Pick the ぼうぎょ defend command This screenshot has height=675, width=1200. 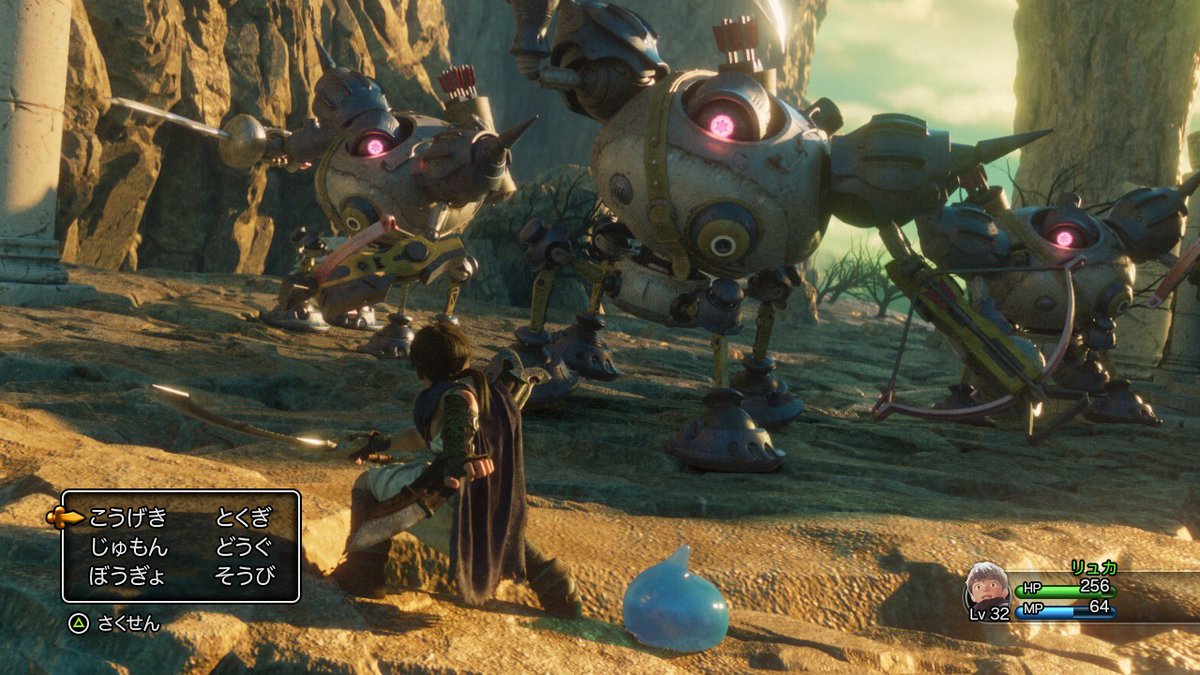tap(128, 575)
